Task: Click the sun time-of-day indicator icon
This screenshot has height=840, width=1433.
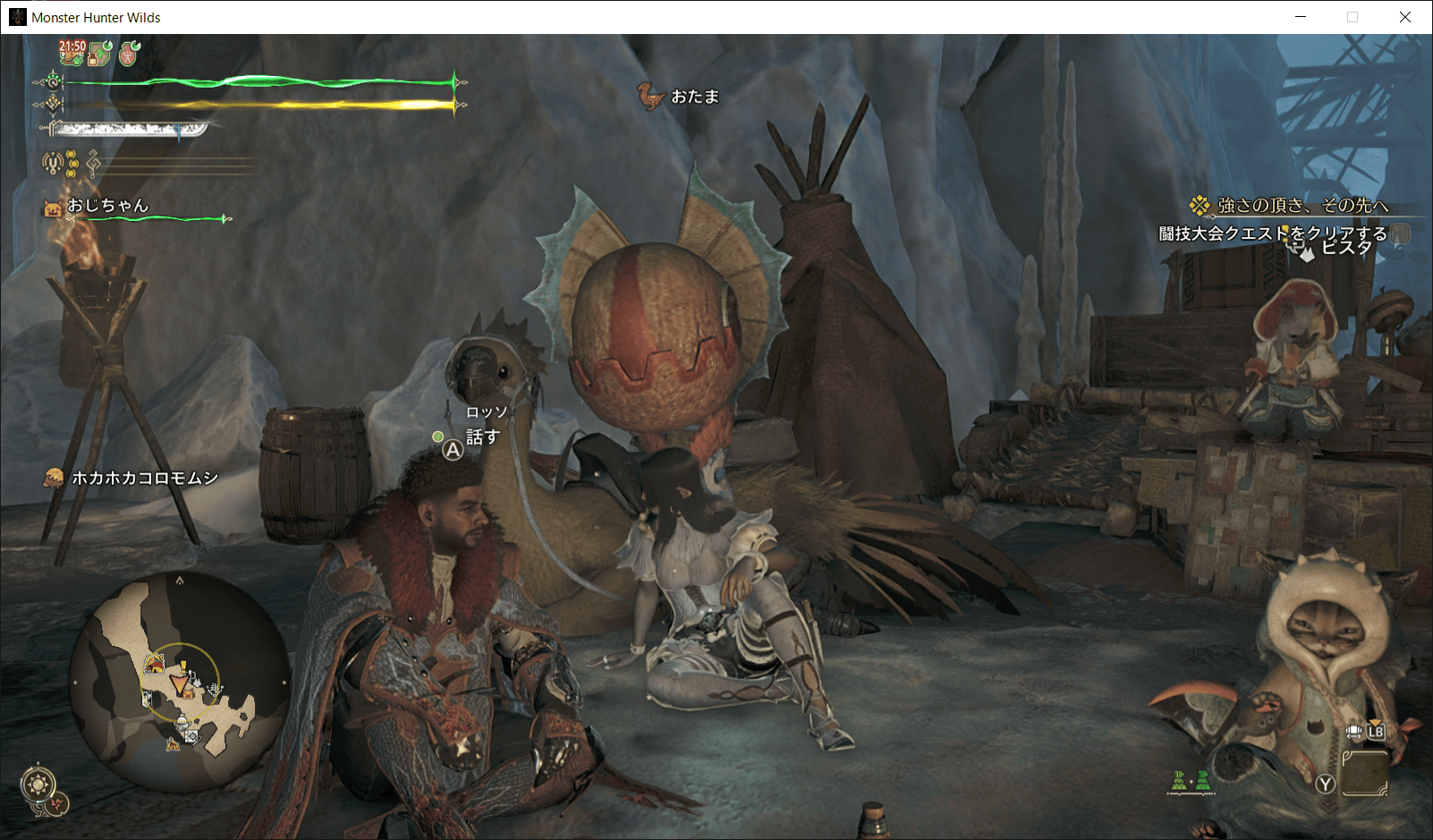Action: click(x=38, y=785)
